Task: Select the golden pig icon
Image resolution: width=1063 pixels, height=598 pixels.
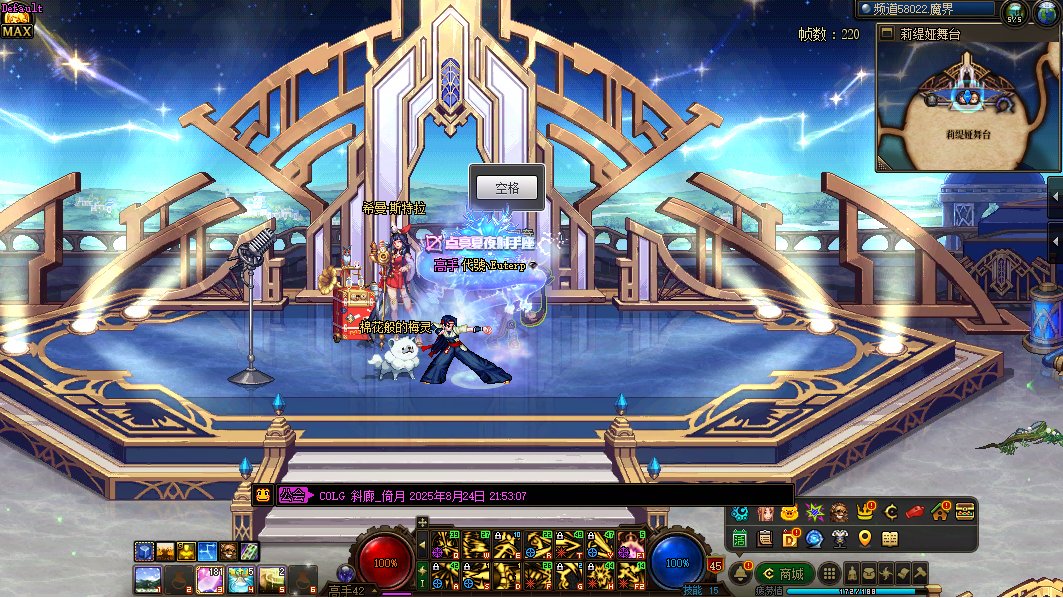Action: 789,512
